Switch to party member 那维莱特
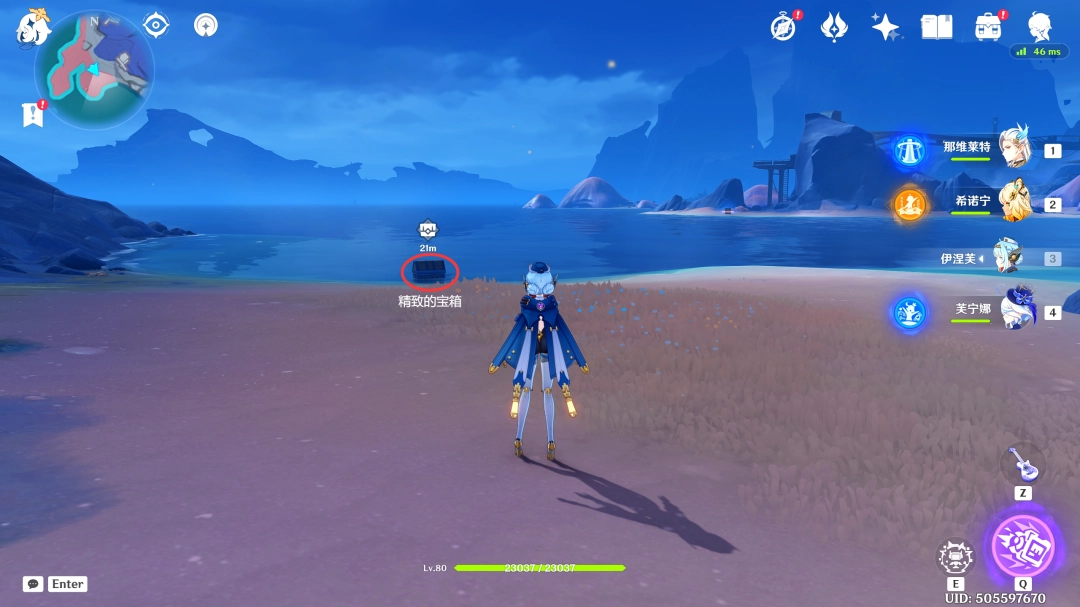 [1013, 148]
